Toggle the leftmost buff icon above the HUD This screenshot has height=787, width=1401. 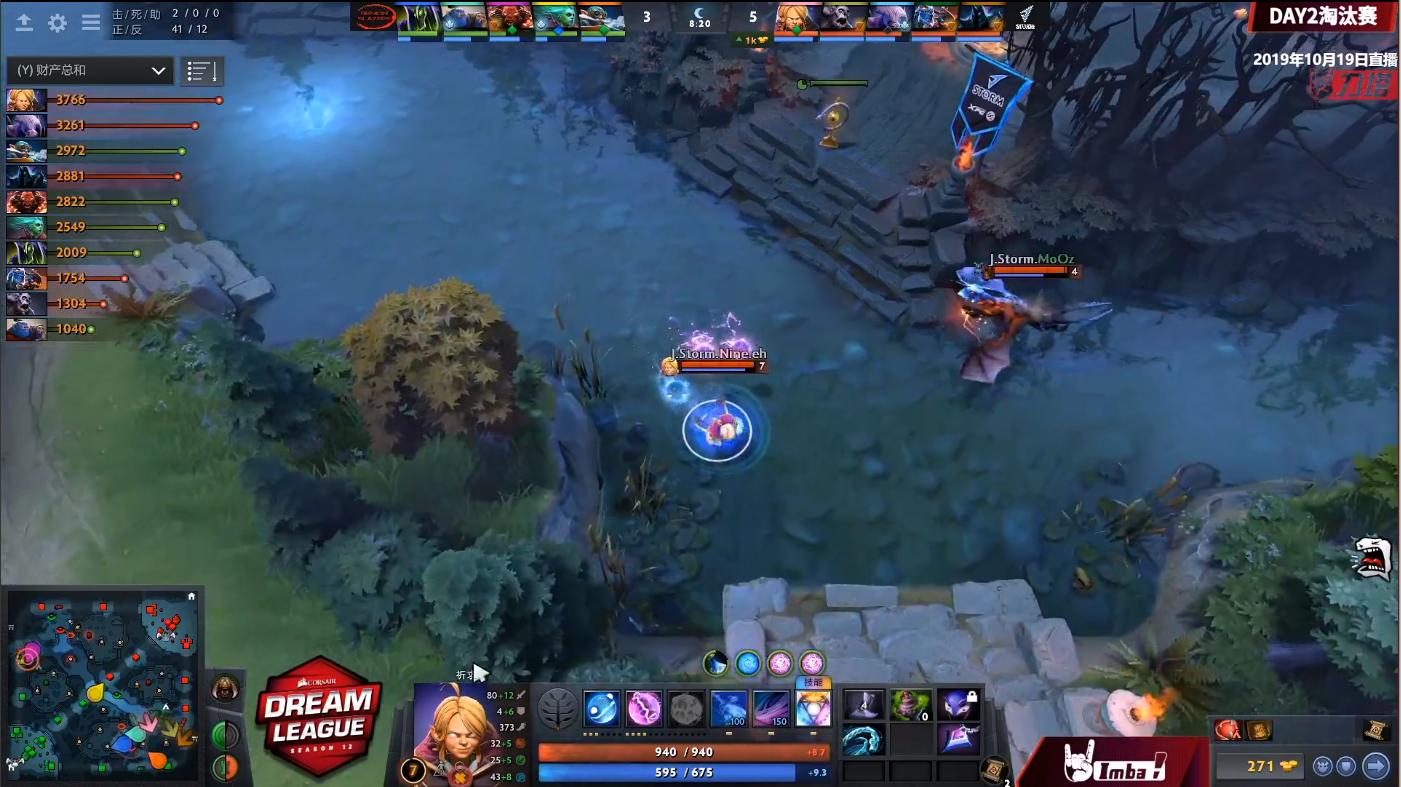tap(716, 662)
